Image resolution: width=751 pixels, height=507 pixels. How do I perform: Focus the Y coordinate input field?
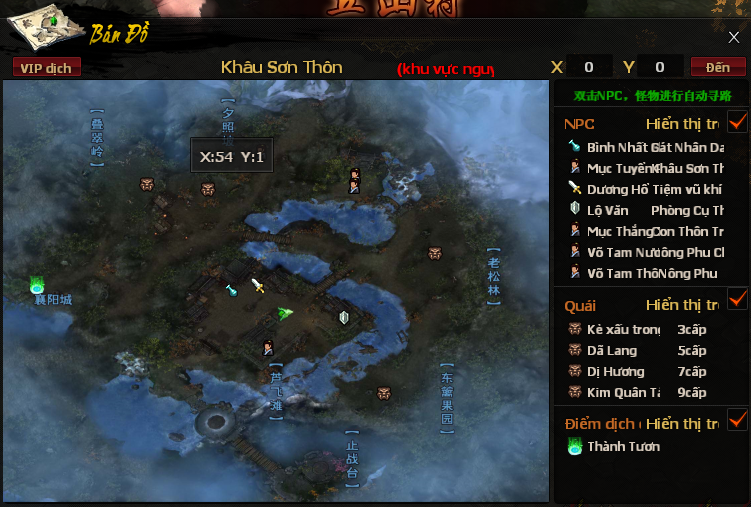660,67
